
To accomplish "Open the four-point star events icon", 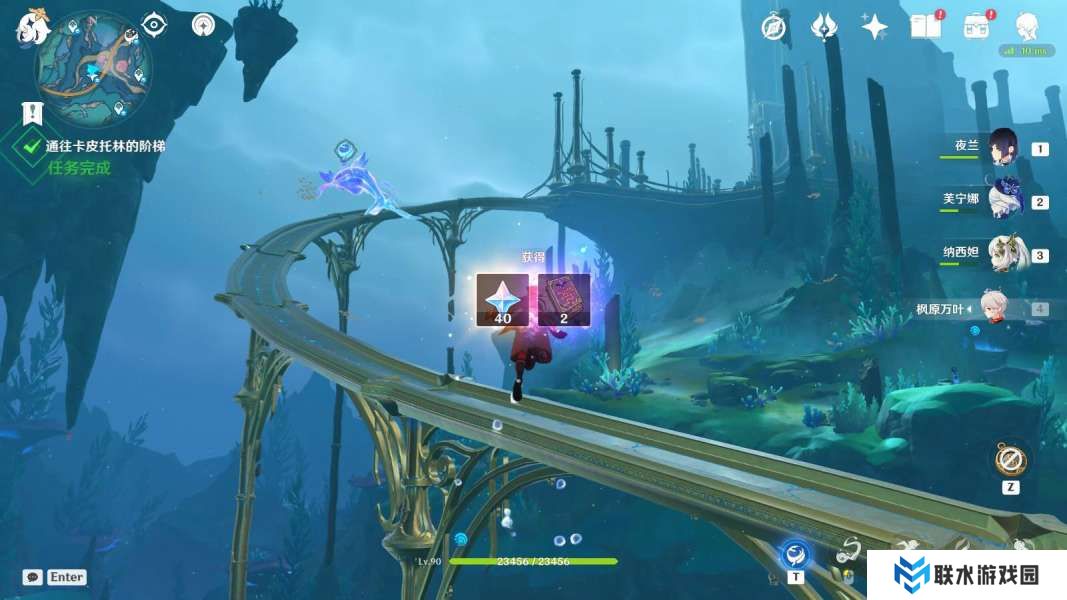I will coord(875,28).
